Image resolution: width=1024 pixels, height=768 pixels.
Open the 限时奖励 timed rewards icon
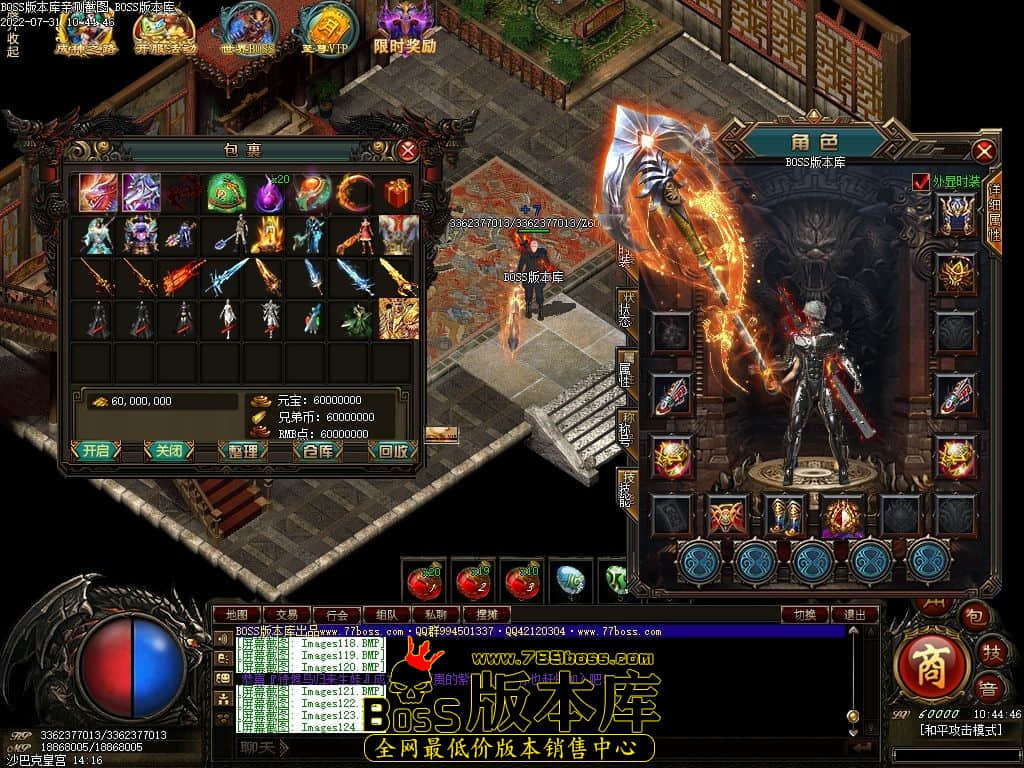coord(404,29)
